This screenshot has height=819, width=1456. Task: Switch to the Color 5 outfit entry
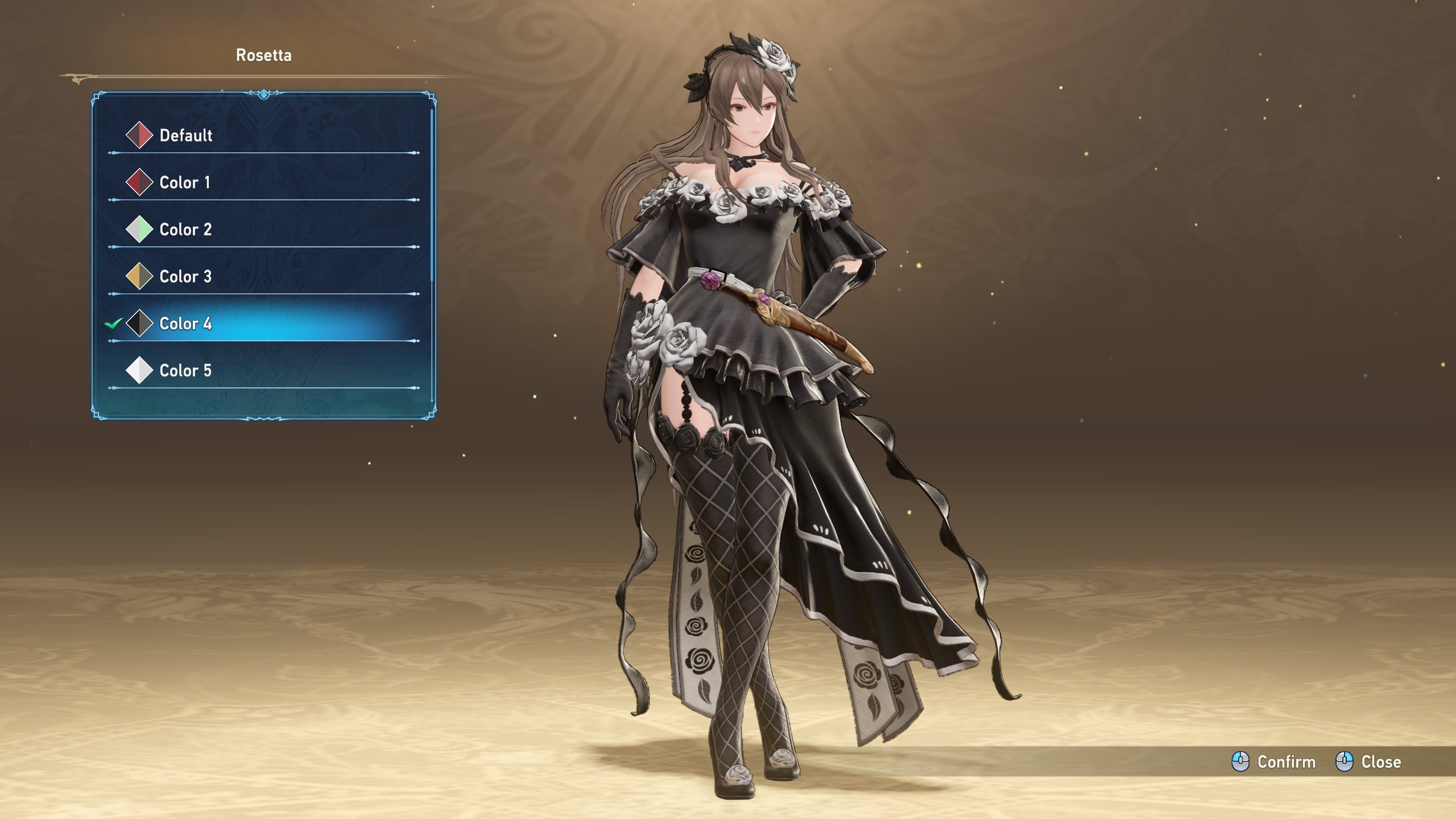pos(185,371)
